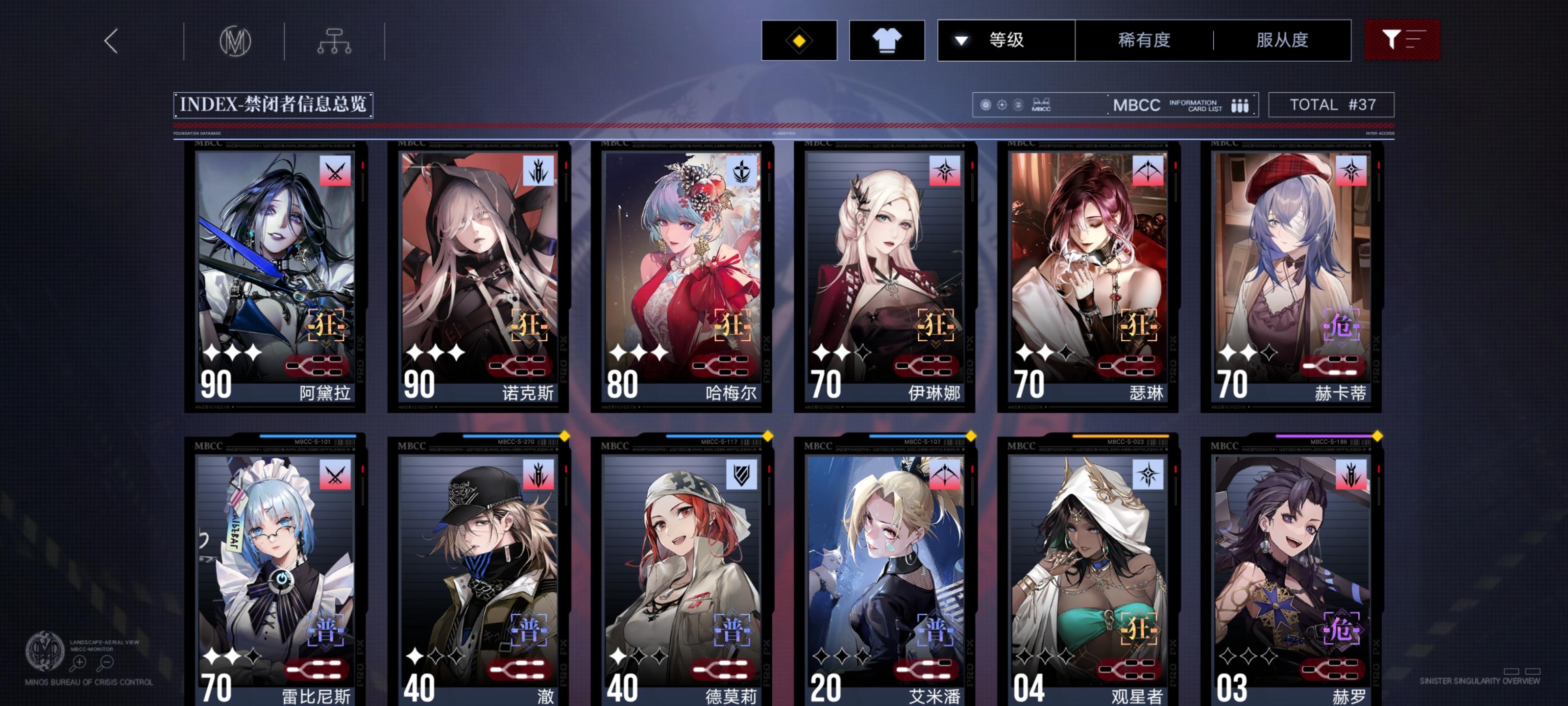Click the MBCC circular M logo
The height and width of the screenshot is (706, 1568).
[237, 40]
